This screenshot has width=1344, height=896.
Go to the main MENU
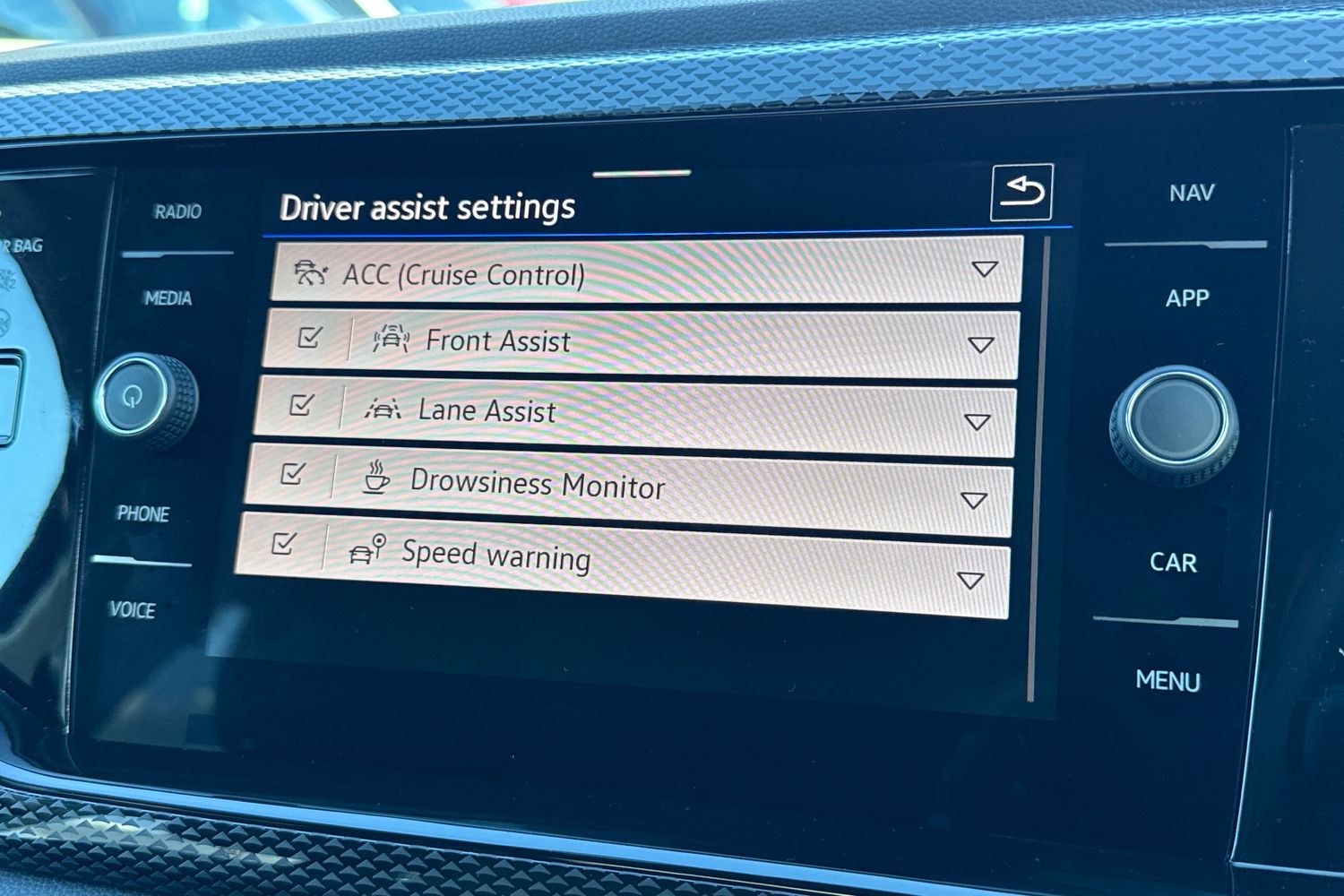pos(1167,681)
